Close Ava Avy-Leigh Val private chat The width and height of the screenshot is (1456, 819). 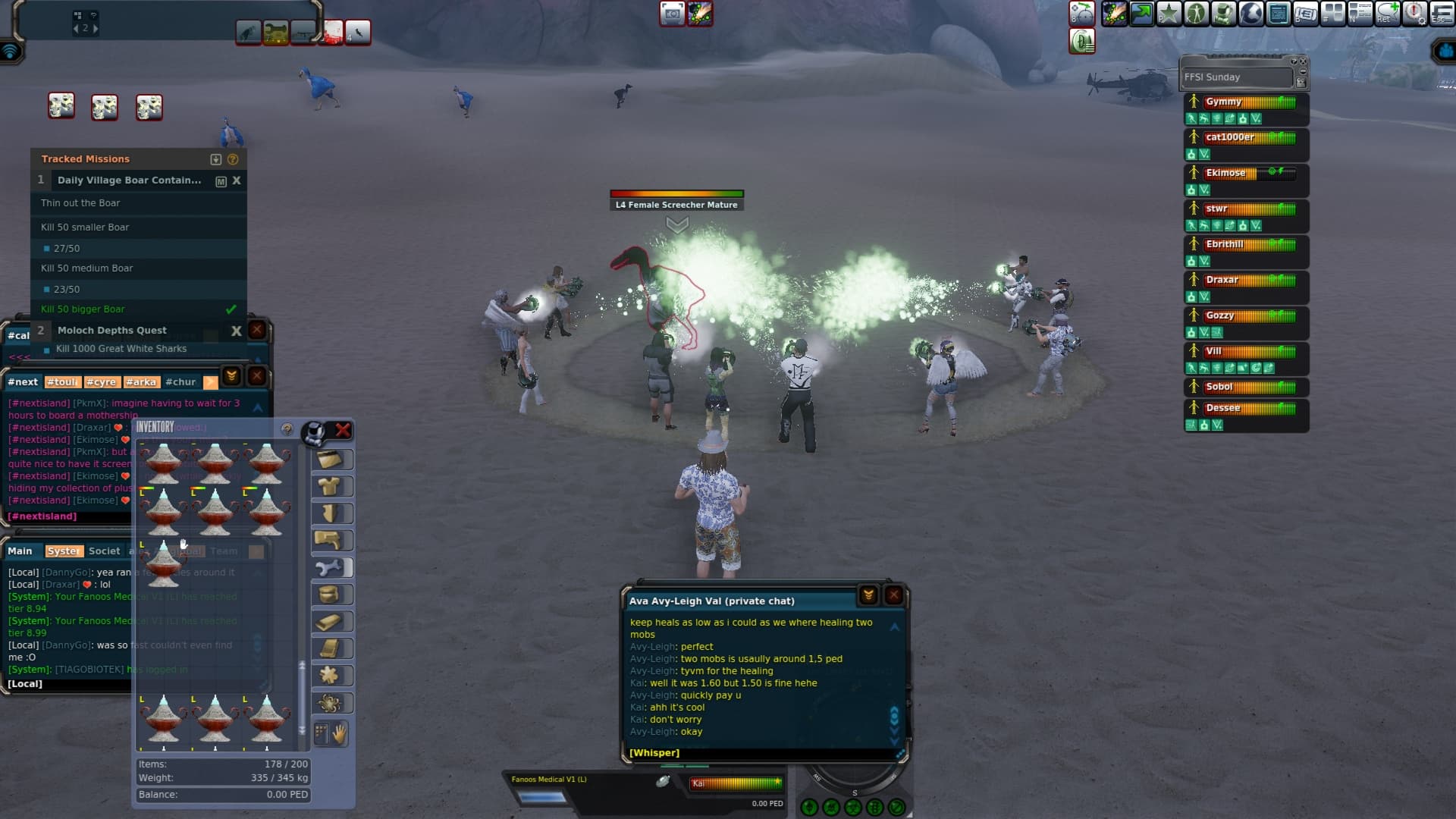tap(894, 595)
